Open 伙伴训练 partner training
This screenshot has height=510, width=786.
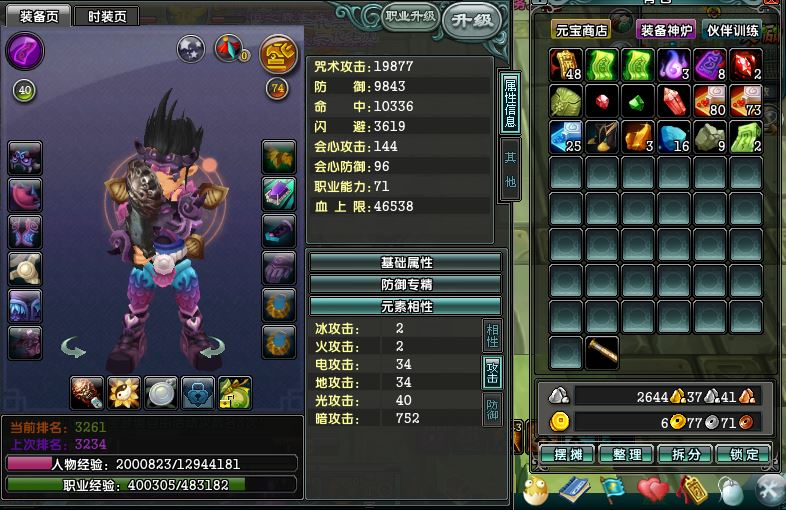[x=734, y=30]
